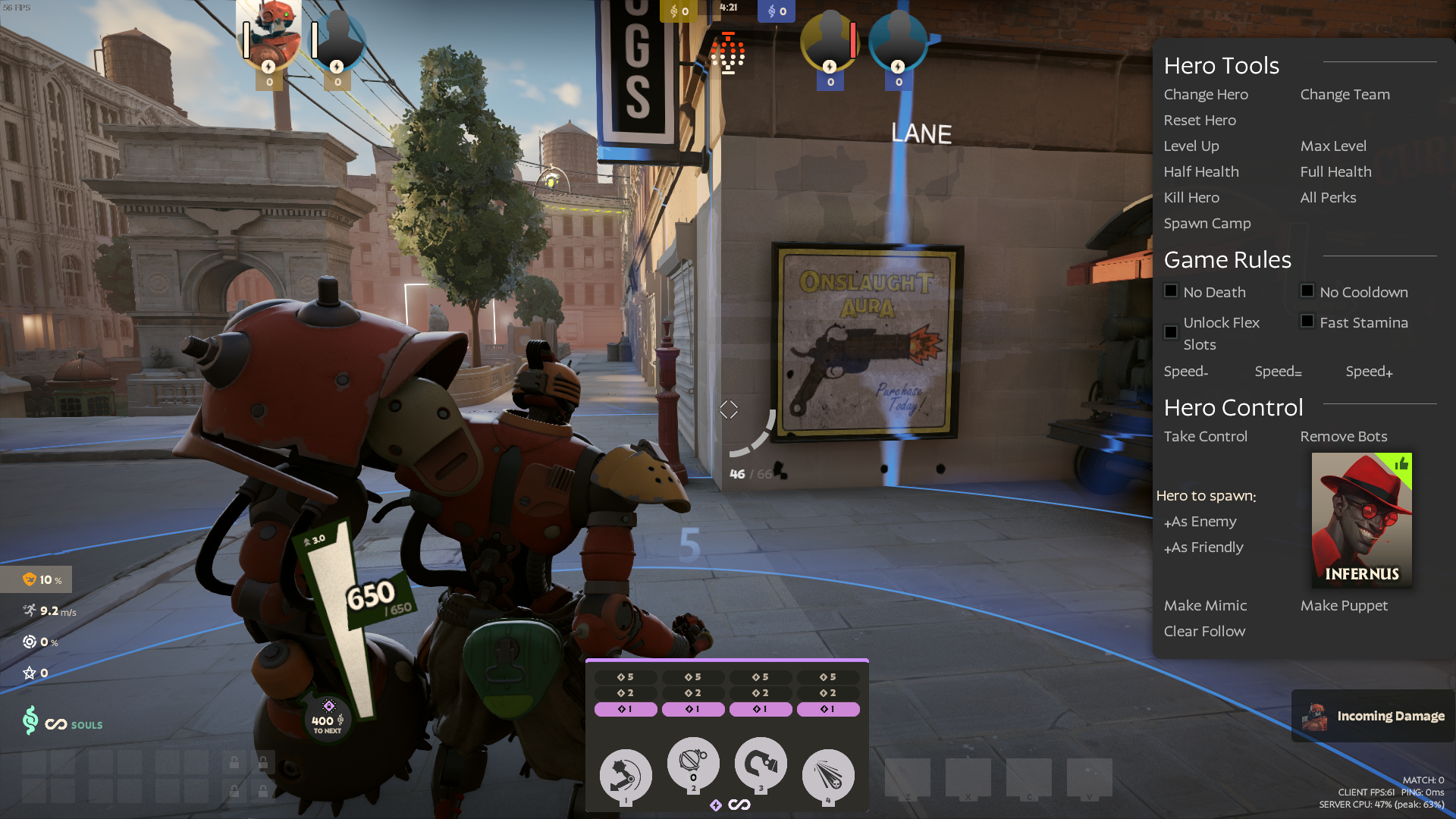1456x819 pixels.
Task: Restore Full Health
Action: pos(1335,172)
